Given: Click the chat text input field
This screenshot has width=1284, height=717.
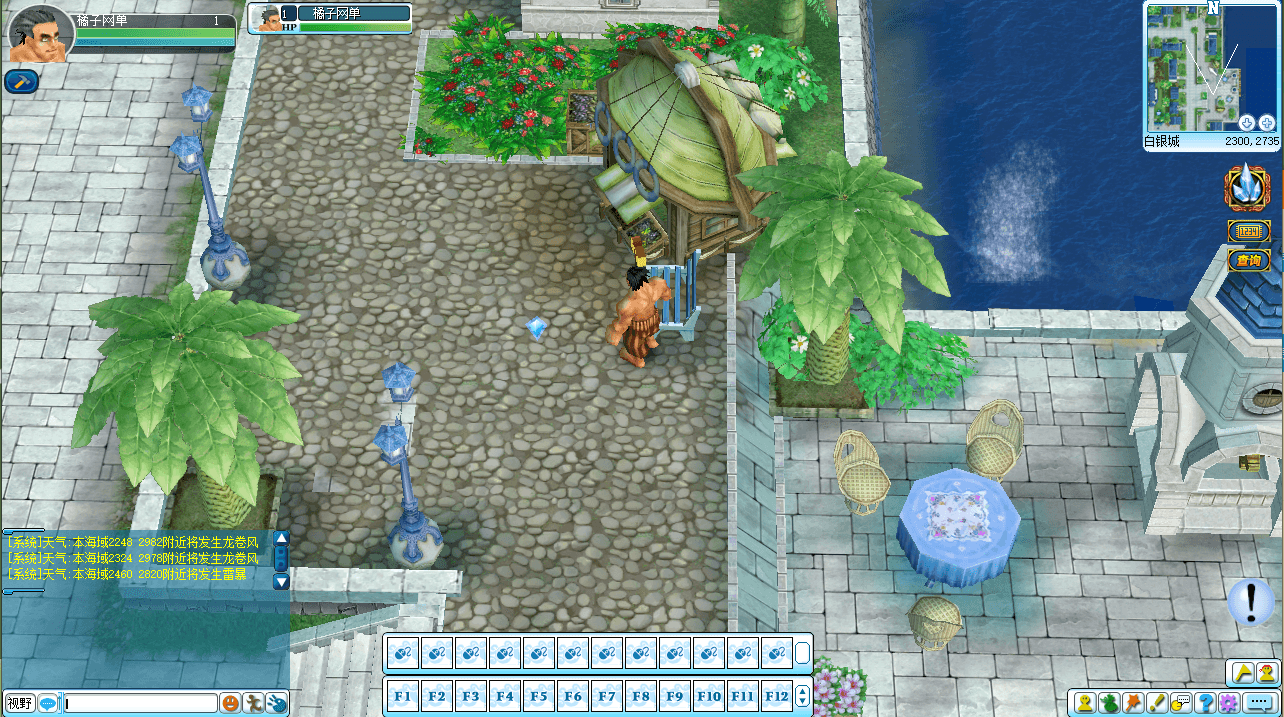Looking at the screenshot, I should 140,703.
